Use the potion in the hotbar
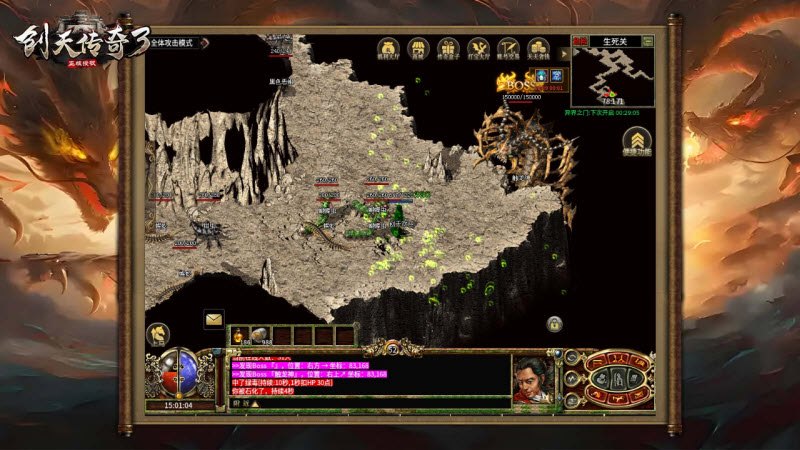The height and width of the screenshot is (450, 800). click(239, 334)
